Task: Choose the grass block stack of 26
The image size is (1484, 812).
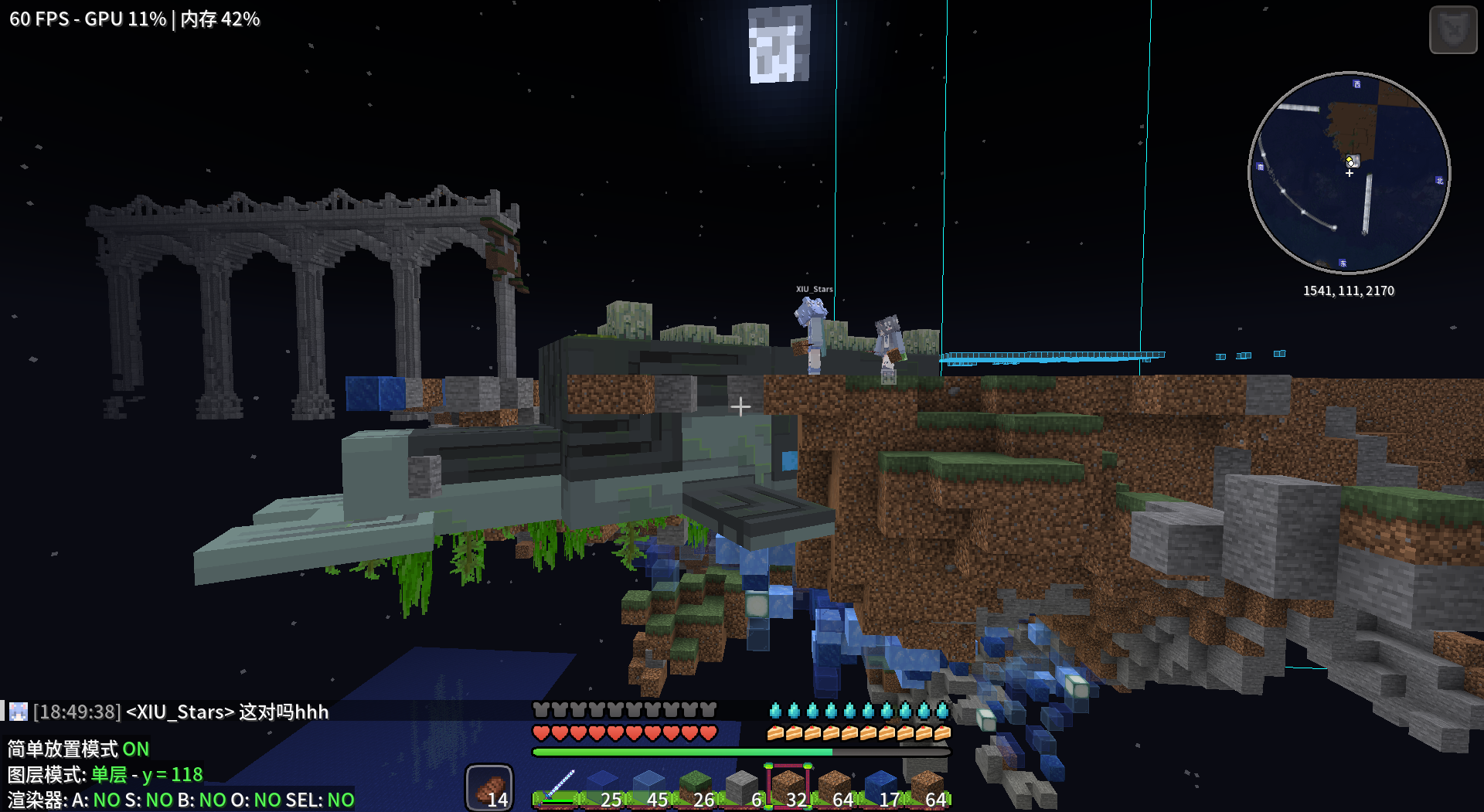Action: pyautogui.click(x=696, y=787)
